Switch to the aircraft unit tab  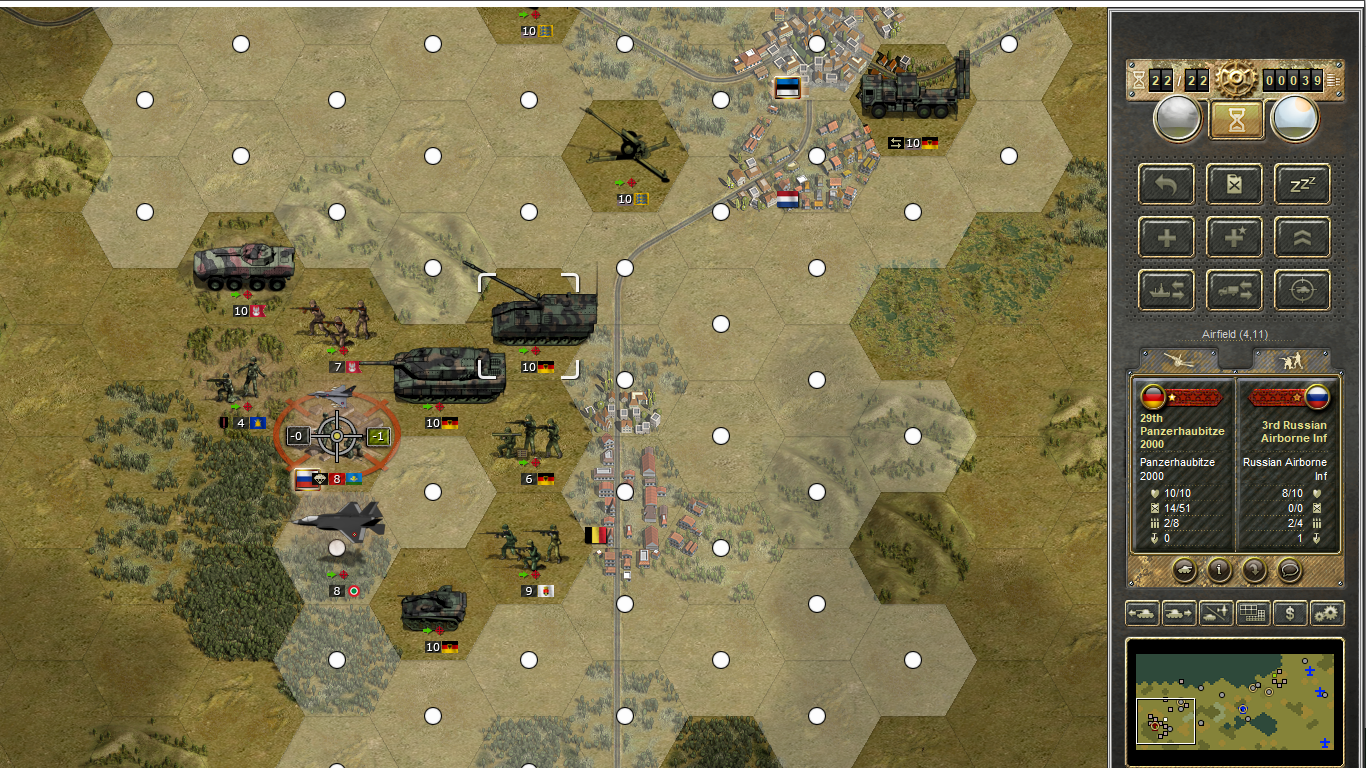1180,359
